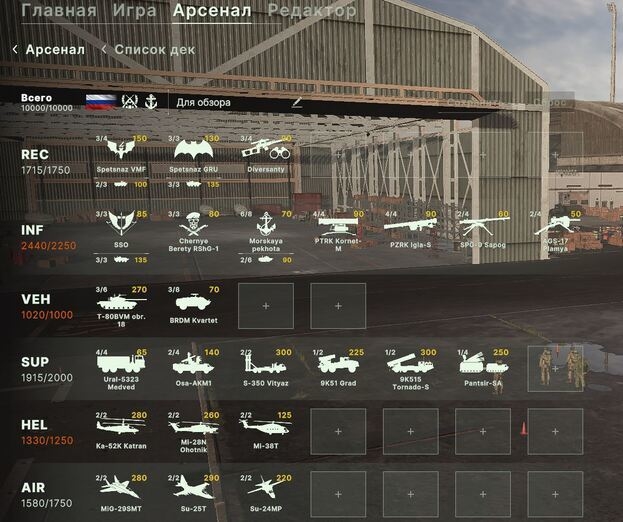Select the Mi-28N Okhotnik helicopter card
The width and height of the screenshot is (623, 522).
[x=194, y=430]
